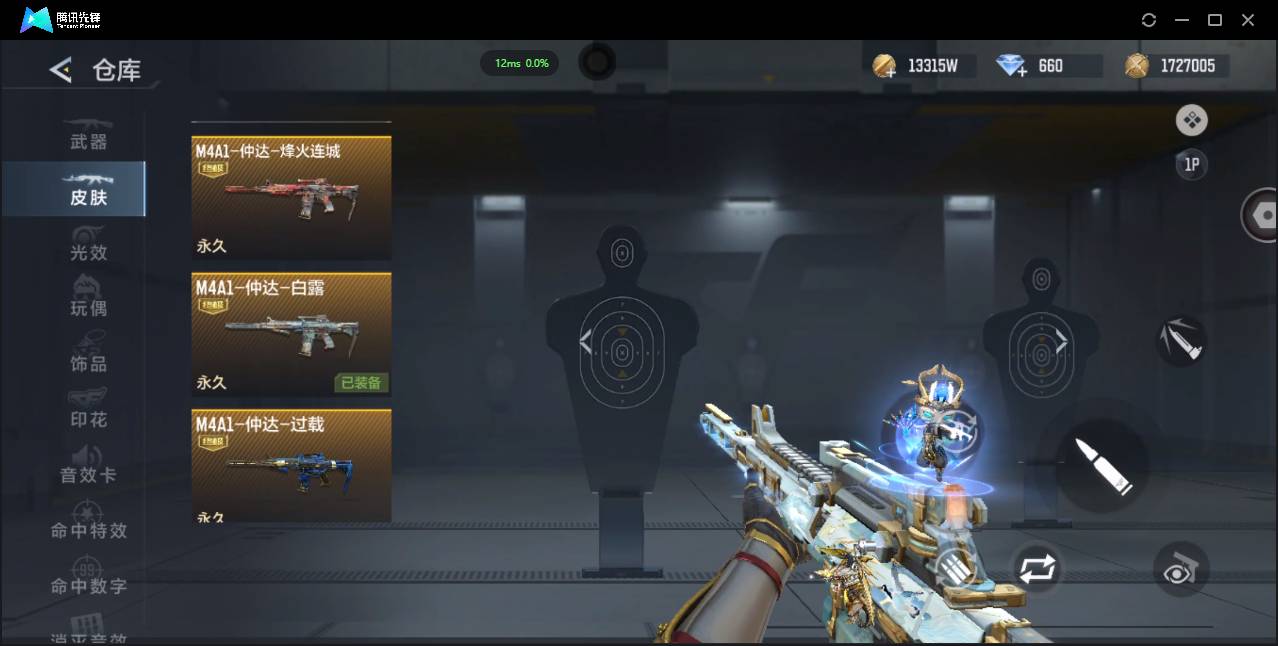This screenshot has width=1278, height=646.
Task: Switch to the 音效卡 tab
Action: [x=88, y=467]
